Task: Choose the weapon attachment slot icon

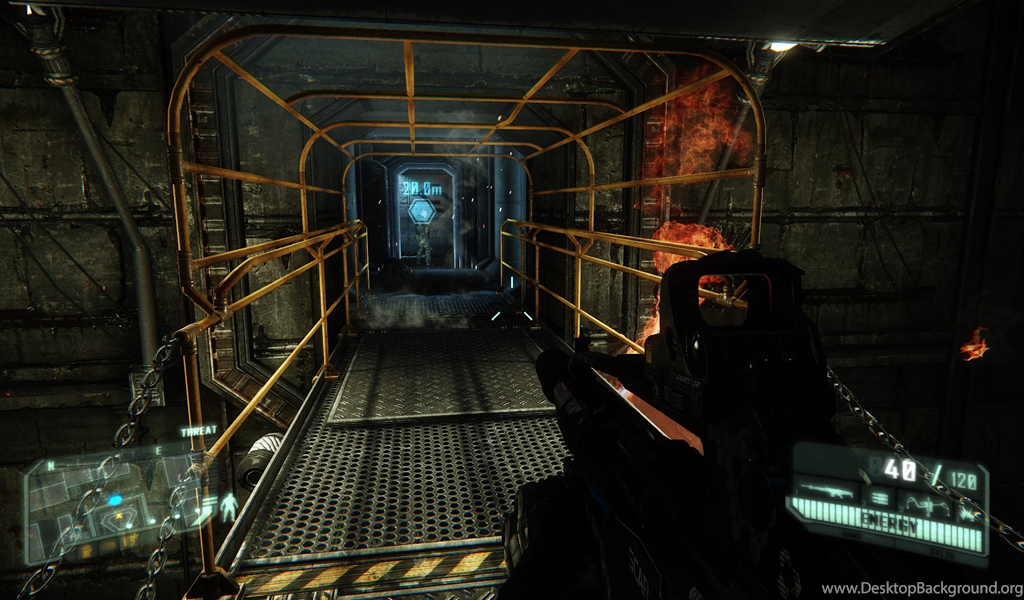Action: pyautogui.click(x=929, y=505)
